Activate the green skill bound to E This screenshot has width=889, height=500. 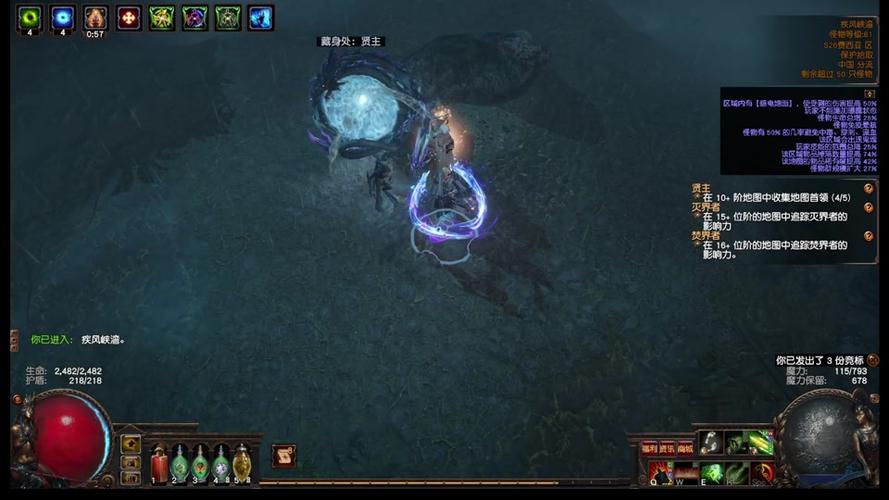pos(711,473)
